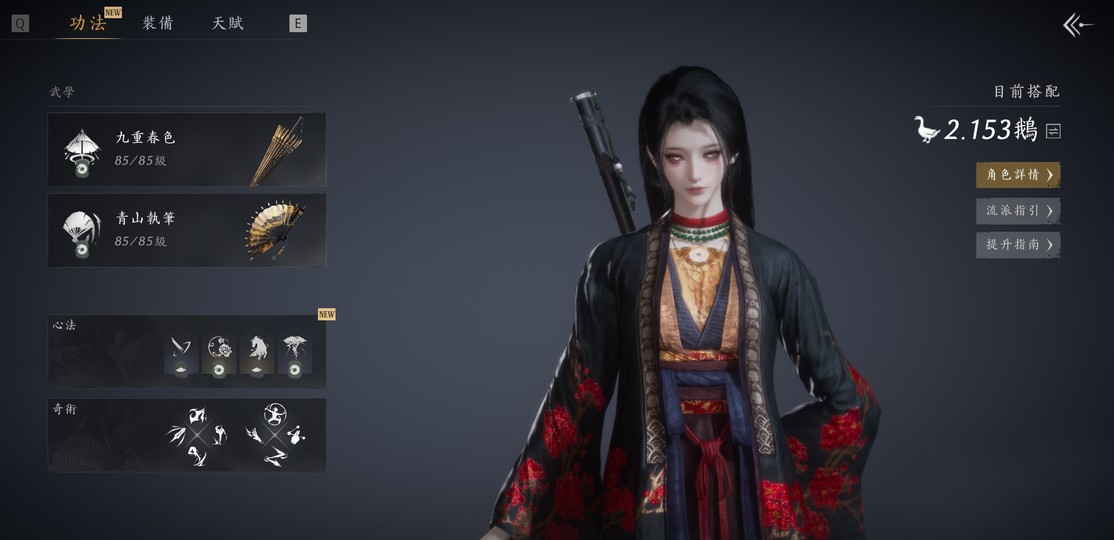Switch to the 天賦 talents tab
This screenshot has height=540, width=1114.
228,23
